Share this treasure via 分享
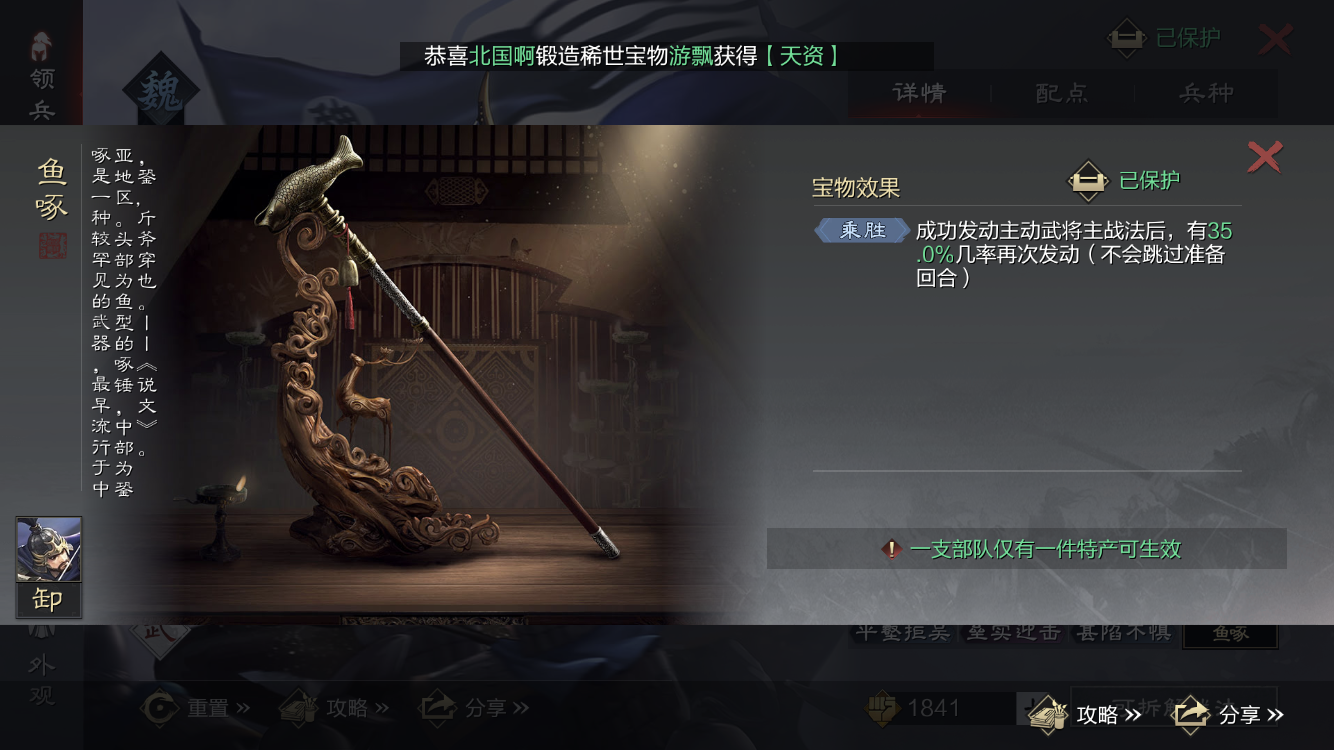This screenshot has height=750, width=1334. (x=1229, y=714)
